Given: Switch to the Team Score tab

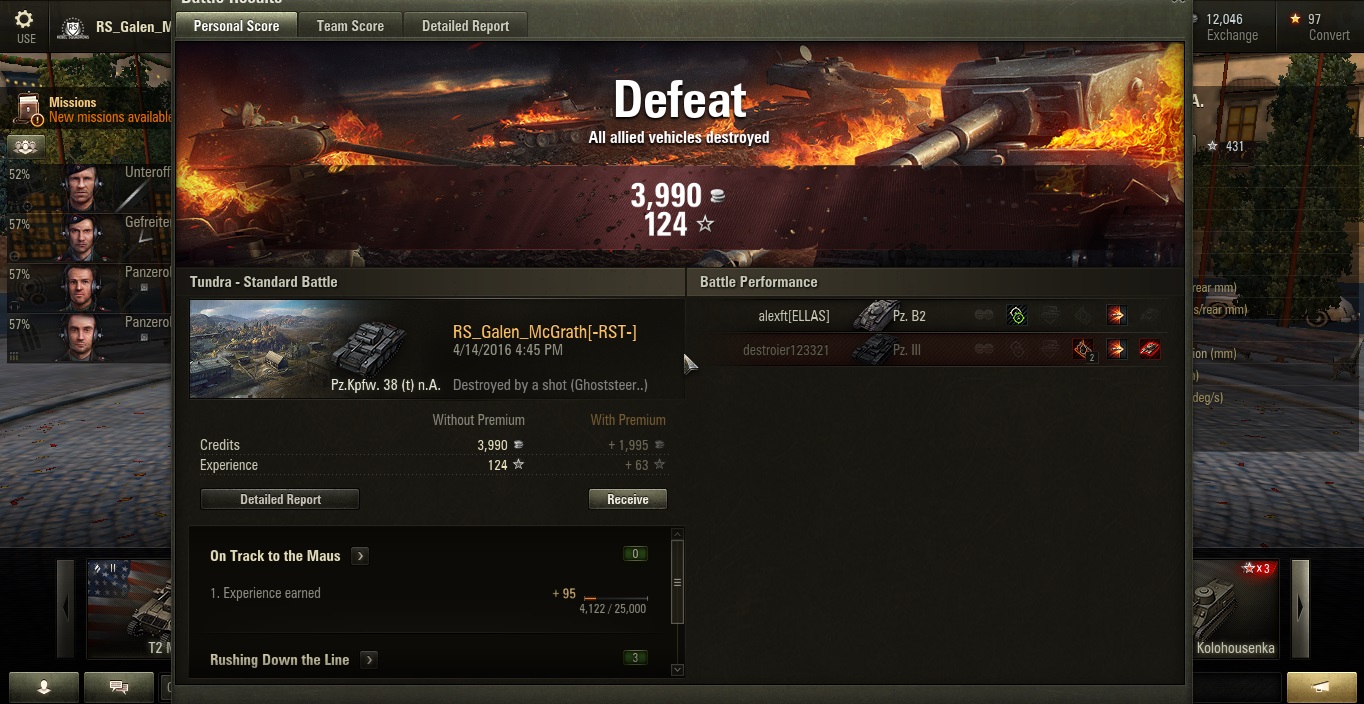Looking at the screenshot, I should coord(350,26).
